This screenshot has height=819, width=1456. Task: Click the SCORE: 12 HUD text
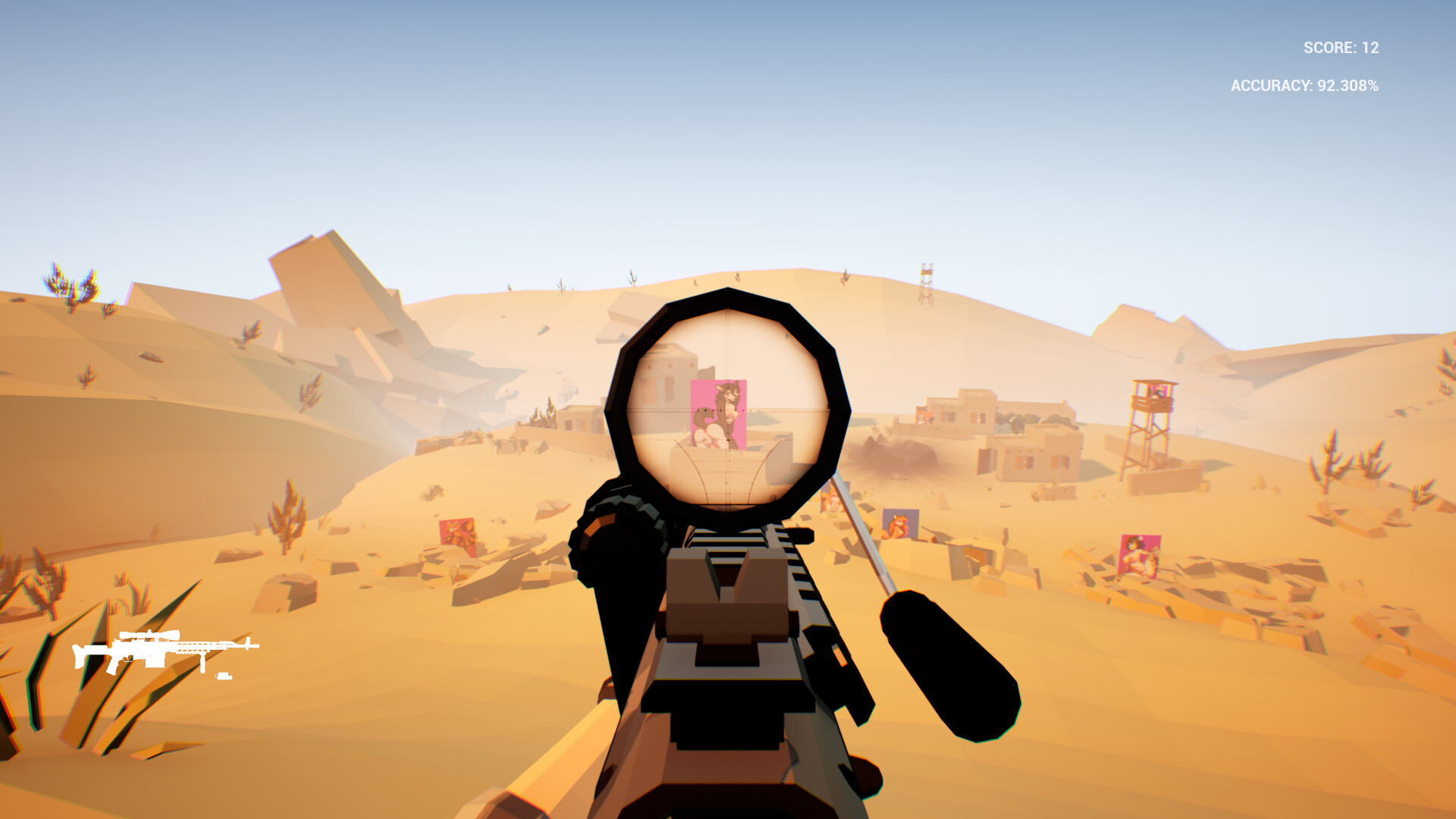1340,47
